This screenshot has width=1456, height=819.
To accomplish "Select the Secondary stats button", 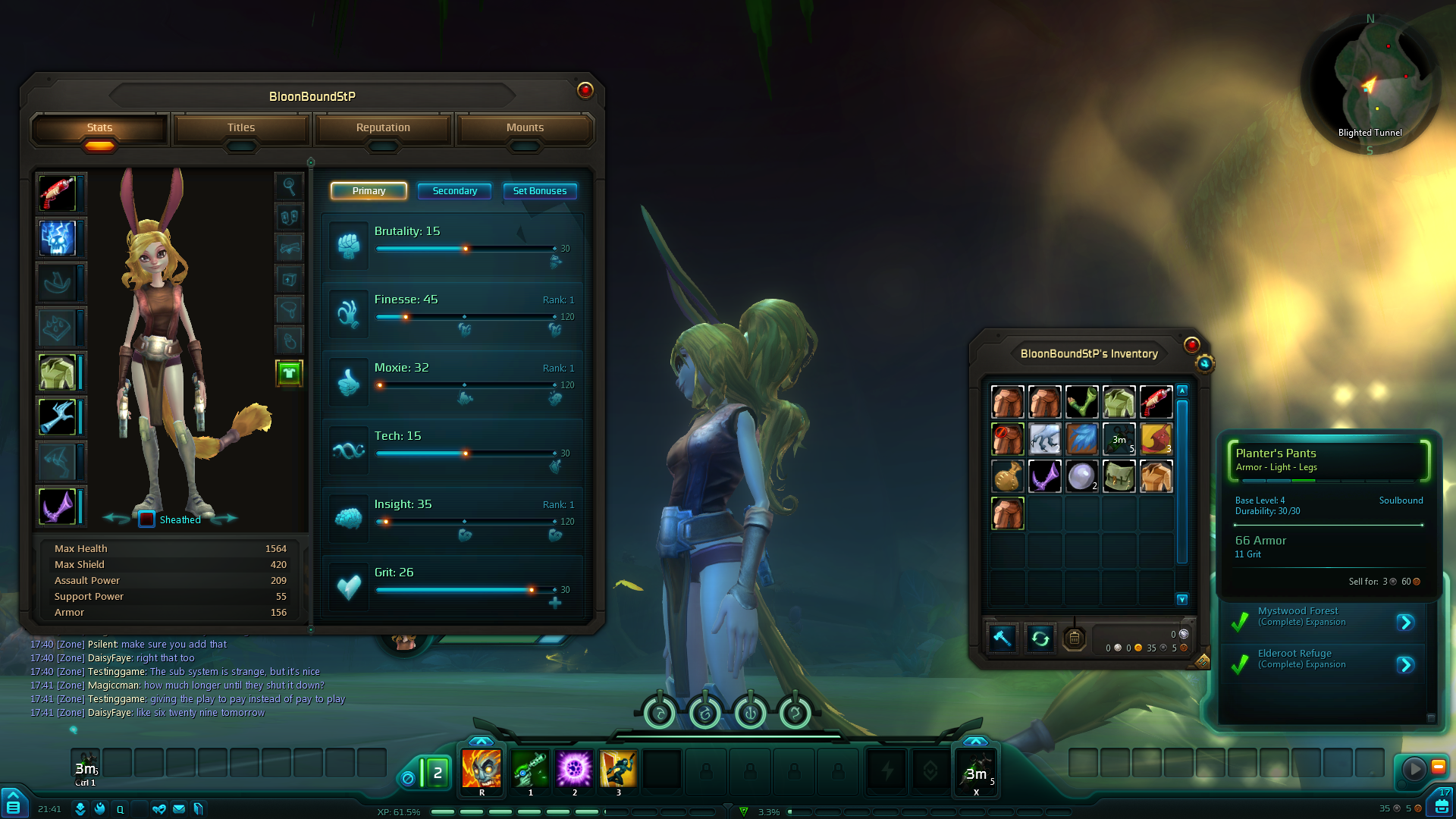I will click(x=454, y=191).
